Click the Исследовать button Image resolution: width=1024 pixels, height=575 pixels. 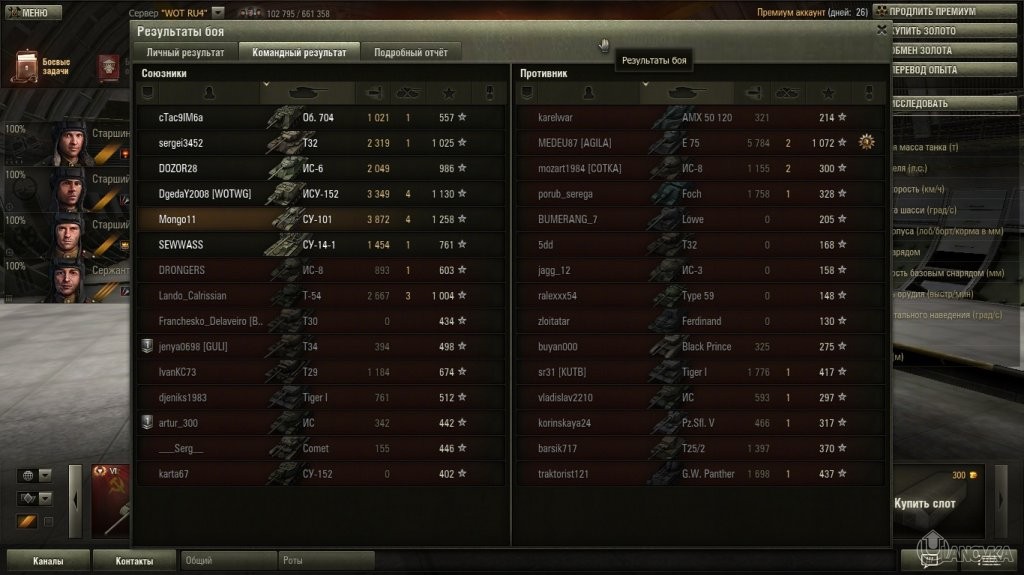point(946,103)
